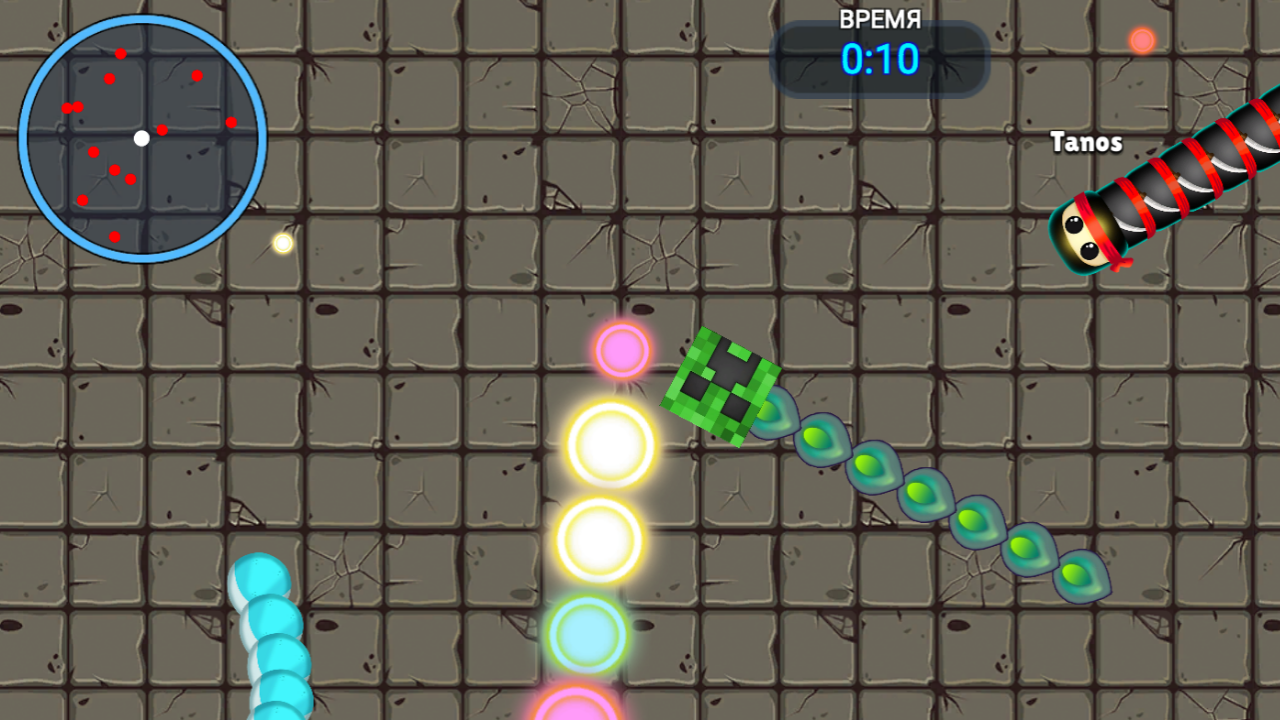Click the Tanos name label
1280x720 pixels.
click(x=1087, y=142)
